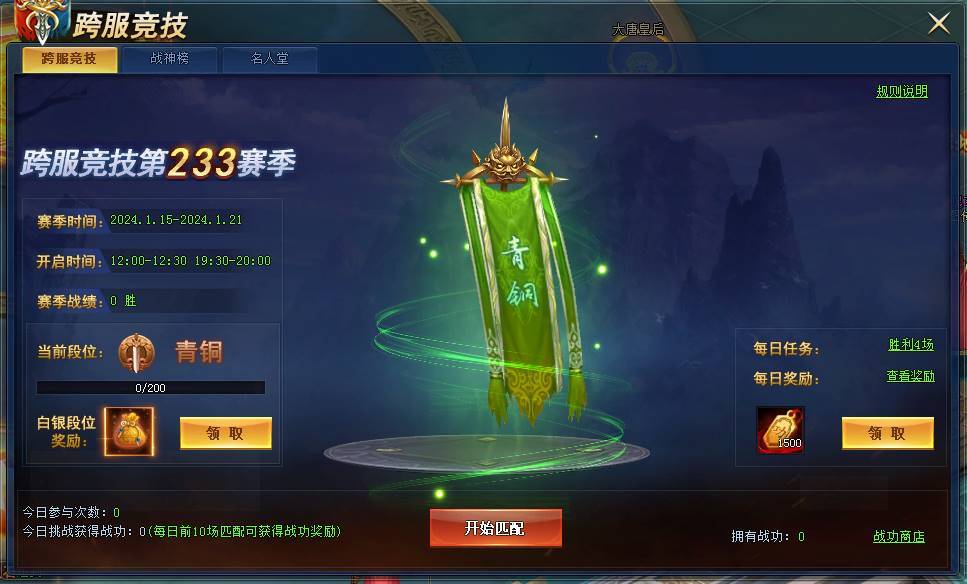The height and width of the screenshot is (584, 967).
Task: Open the 战功商店 shop link
Action: [898, 537]
